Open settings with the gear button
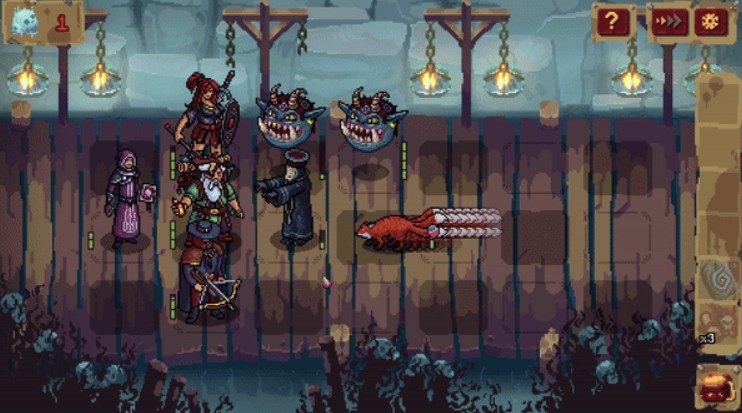Image resolution: width=742 pixels, height=413 pixels. tap(712, 22)
